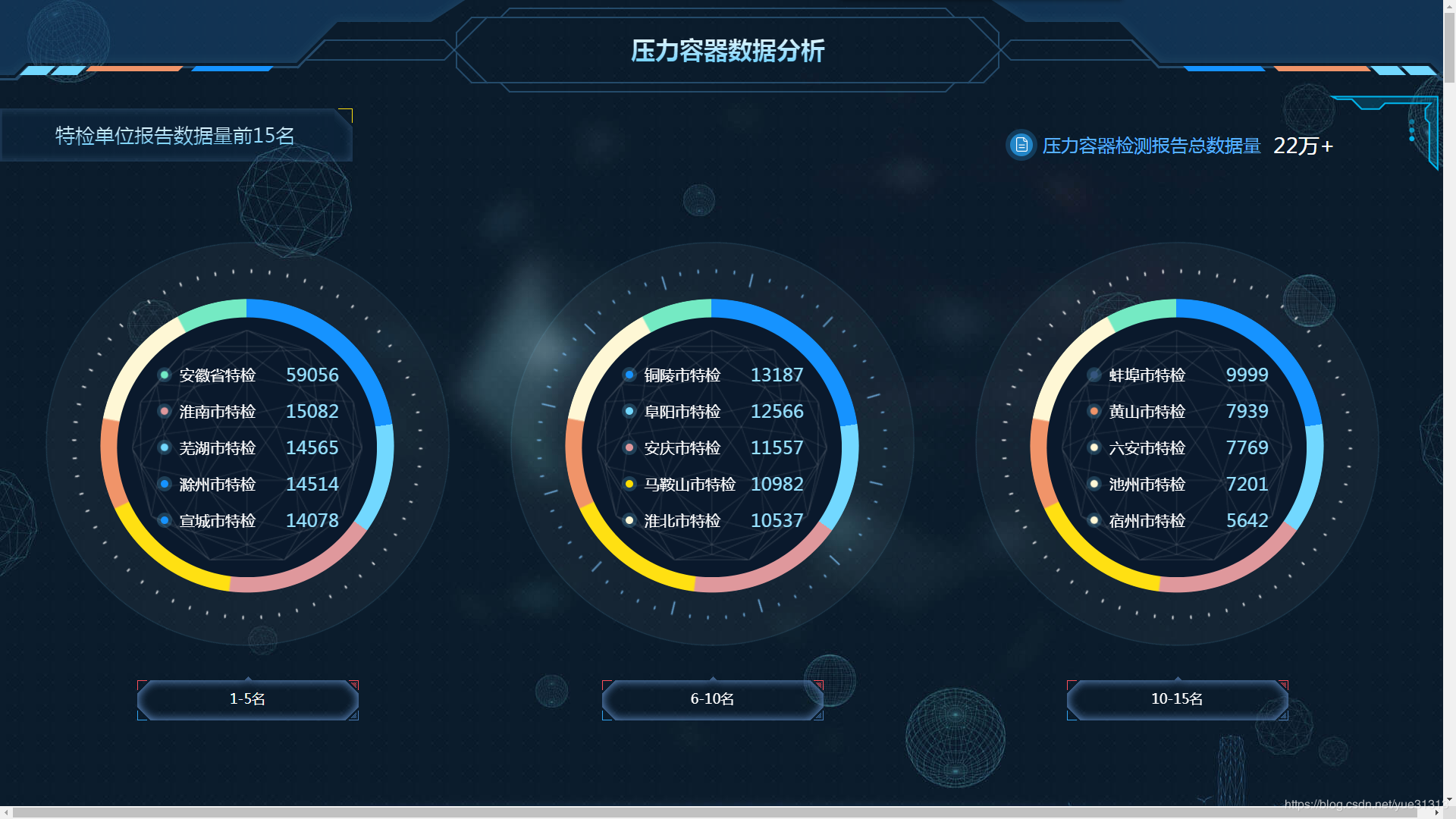Viewport: 1456px width, 819px height.
Task: Select the 马鞍山市特检 yellow legend dot
Action: coord(628,484)
